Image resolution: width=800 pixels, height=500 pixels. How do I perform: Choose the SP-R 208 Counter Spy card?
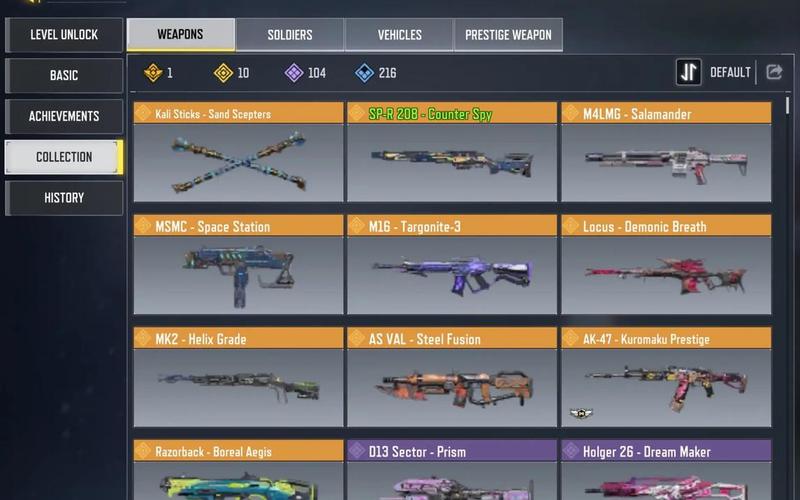pos(452,153)
